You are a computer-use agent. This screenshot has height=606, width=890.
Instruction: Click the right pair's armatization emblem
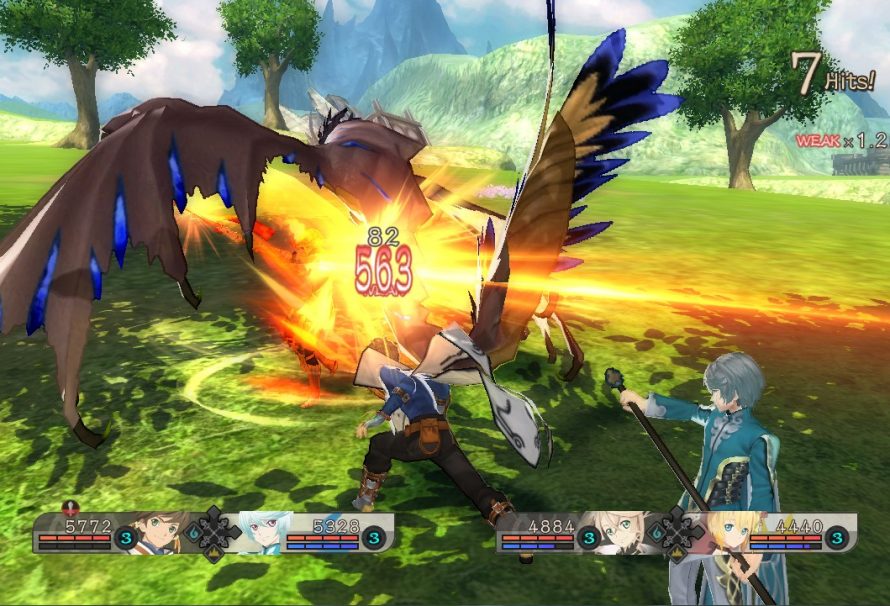pos(676,531)
